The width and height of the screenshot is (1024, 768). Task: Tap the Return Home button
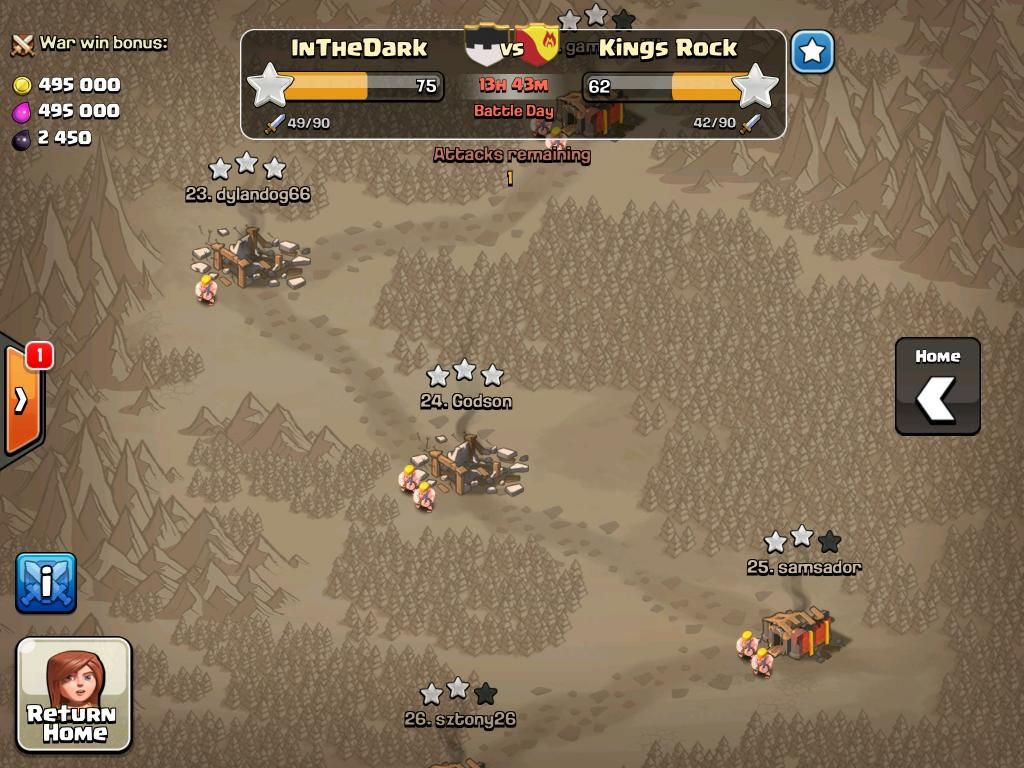pos(74,694)
